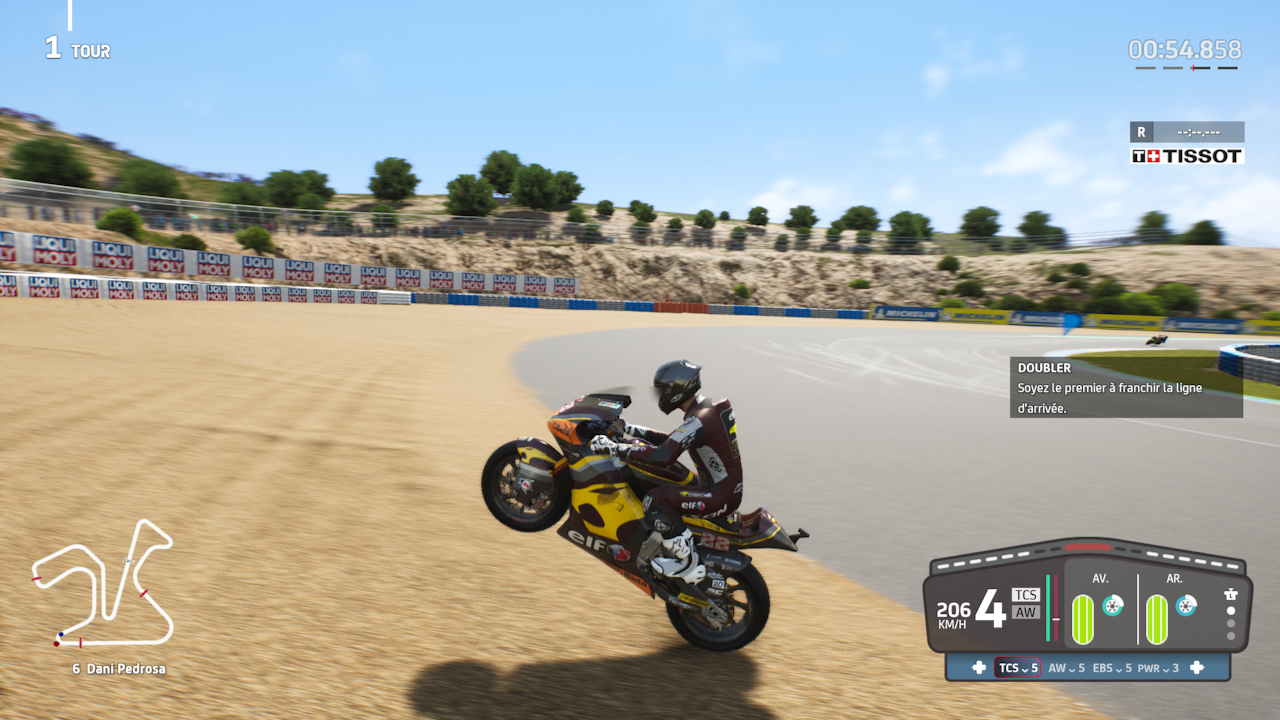The image size is (1280, 720).
Task: Select the TCS 5 electronics setting
Action: tap(1017, 668)
